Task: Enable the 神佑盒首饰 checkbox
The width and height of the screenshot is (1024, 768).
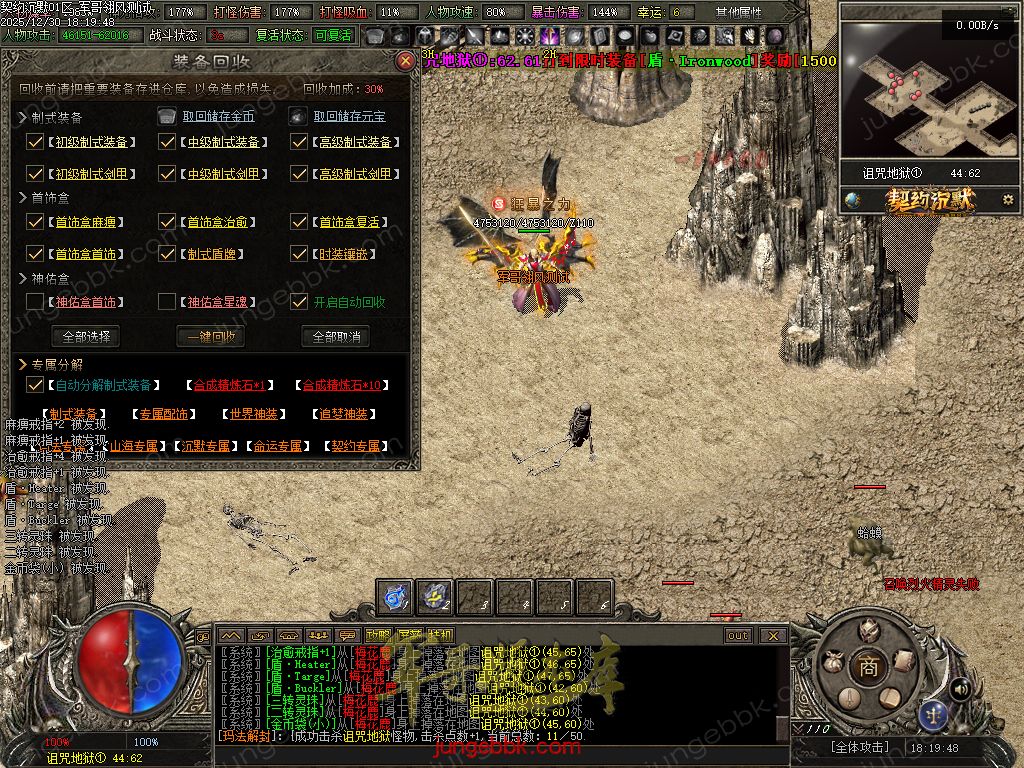Action: point(35,301)
